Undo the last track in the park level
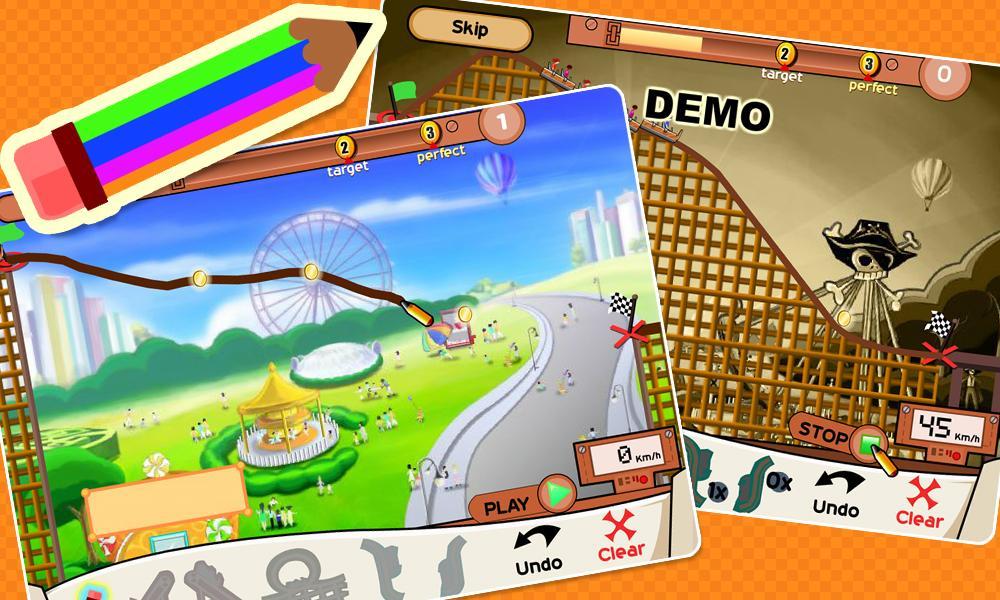This screenshot has width=1000, height=600. click(538, 550)
